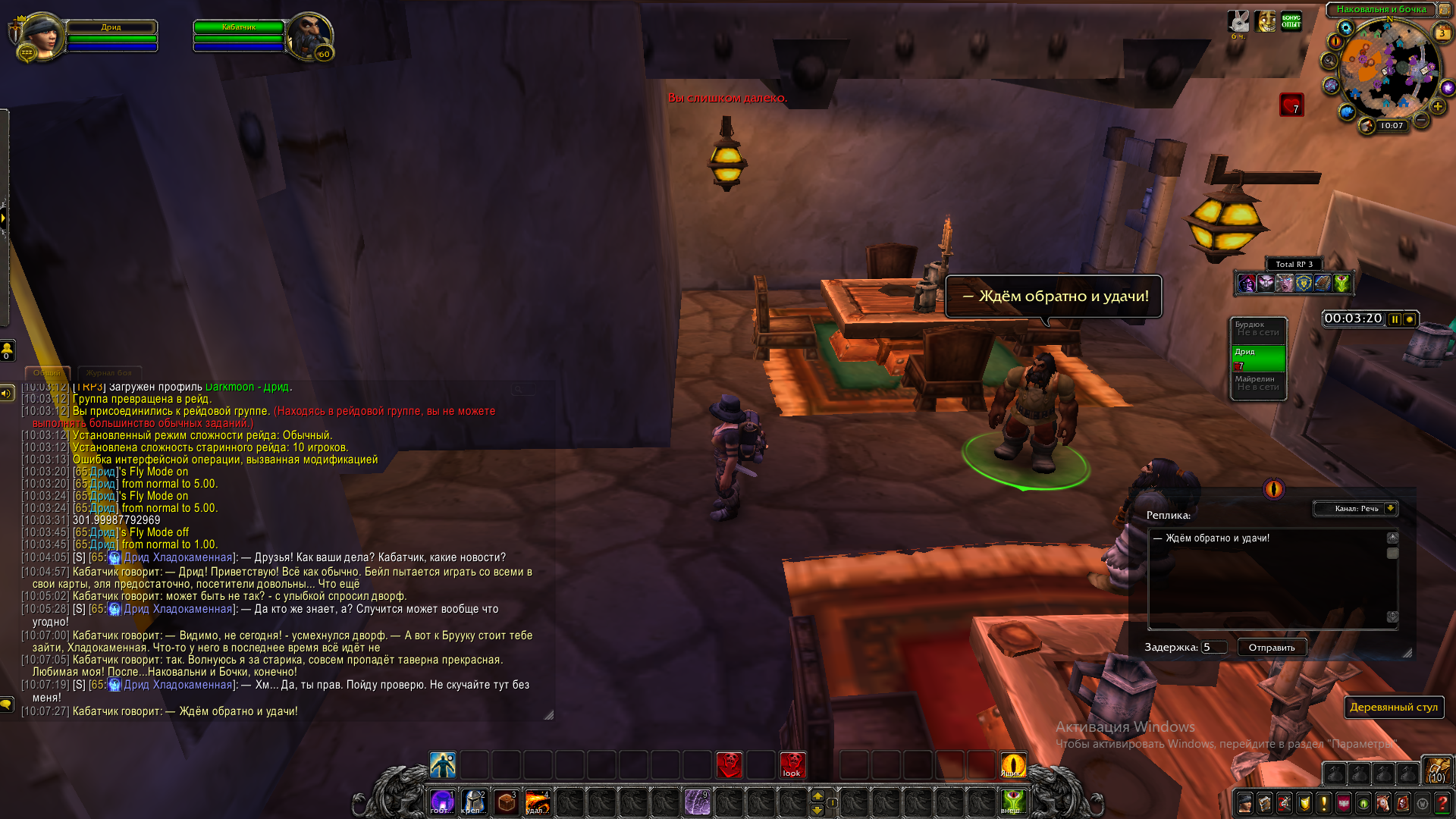This screenshot has width=1456, height=819.
Task: Click the Задержка delay input field
Action: (1213, 648)
